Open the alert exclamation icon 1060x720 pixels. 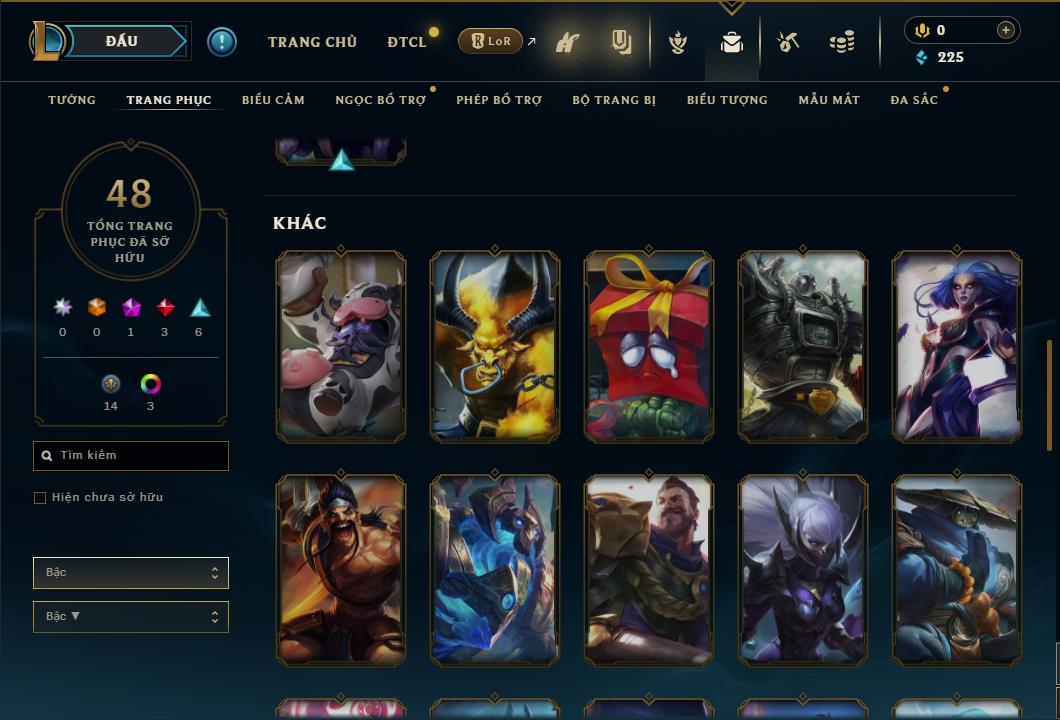coord(222,41)
